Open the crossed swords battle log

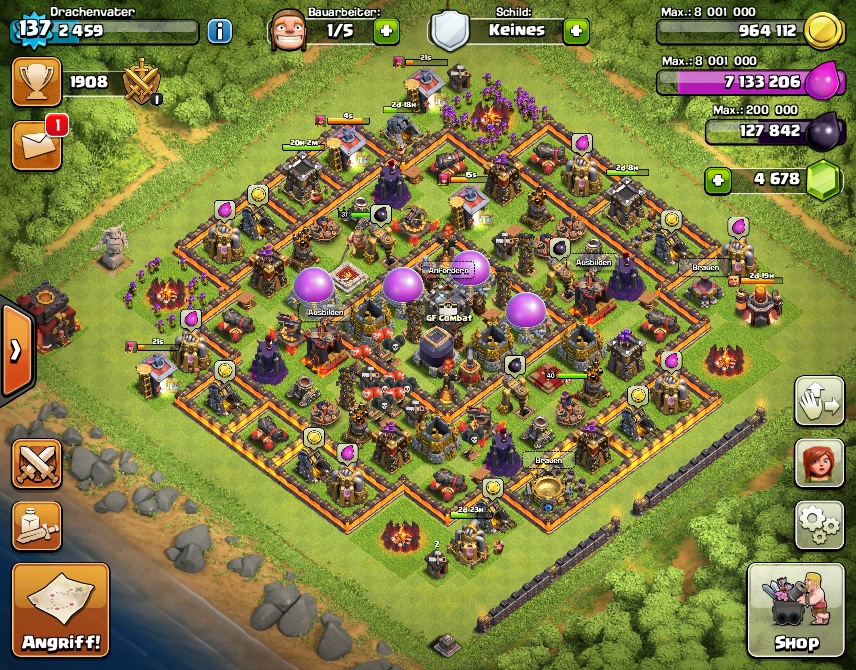[x=36, y=463]
